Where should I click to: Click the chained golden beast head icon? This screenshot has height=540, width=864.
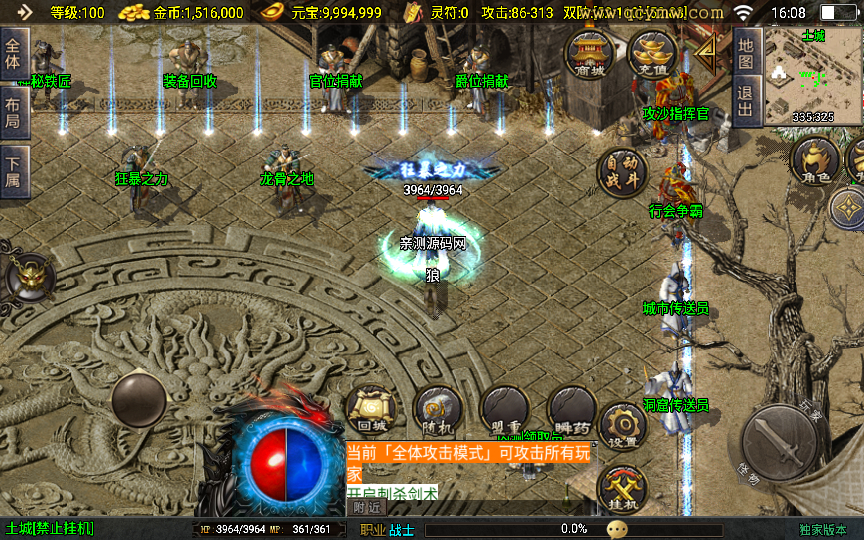coord(27,275)
